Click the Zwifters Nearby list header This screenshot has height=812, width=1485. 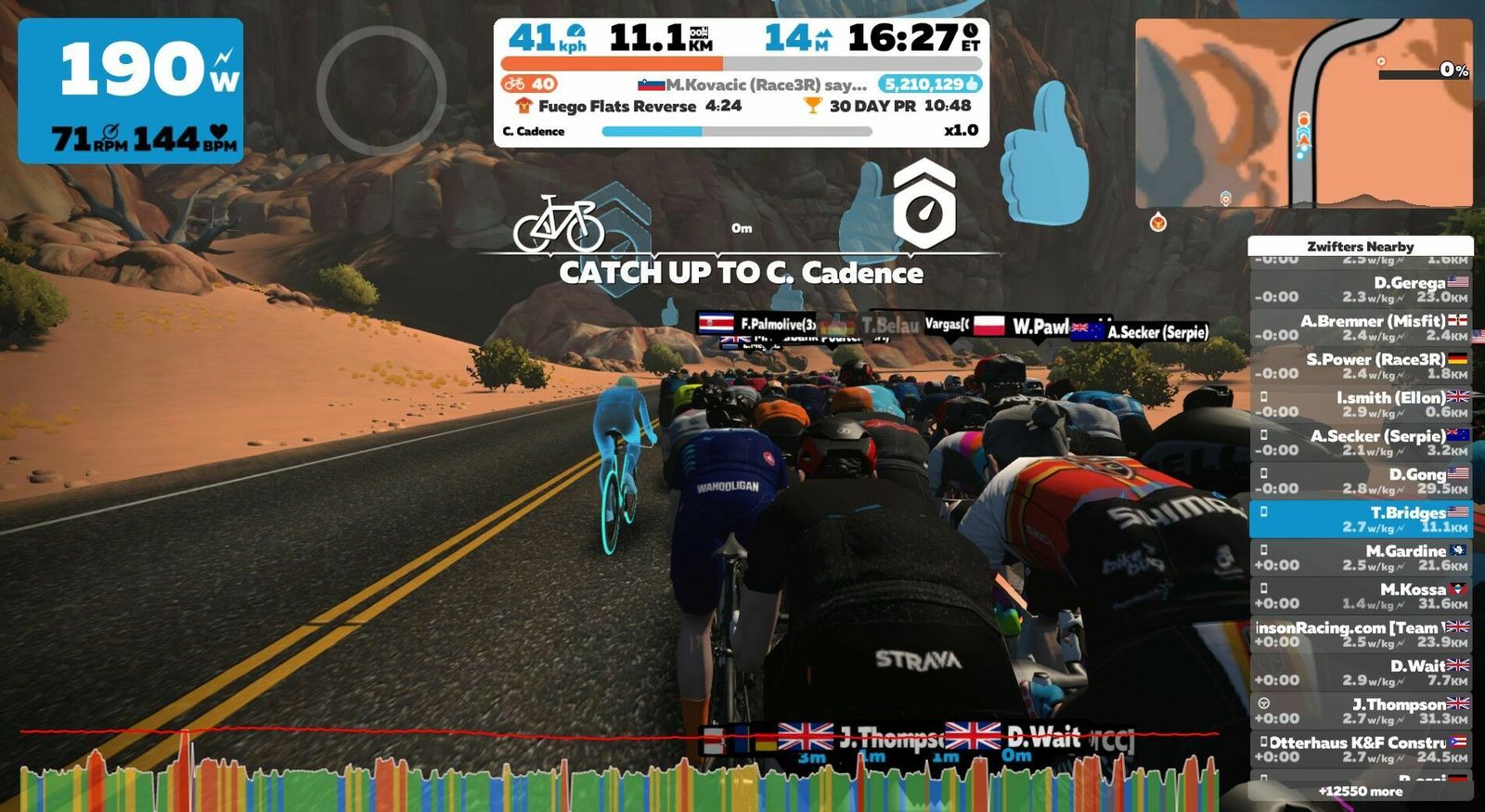[x=1360, y=246]
